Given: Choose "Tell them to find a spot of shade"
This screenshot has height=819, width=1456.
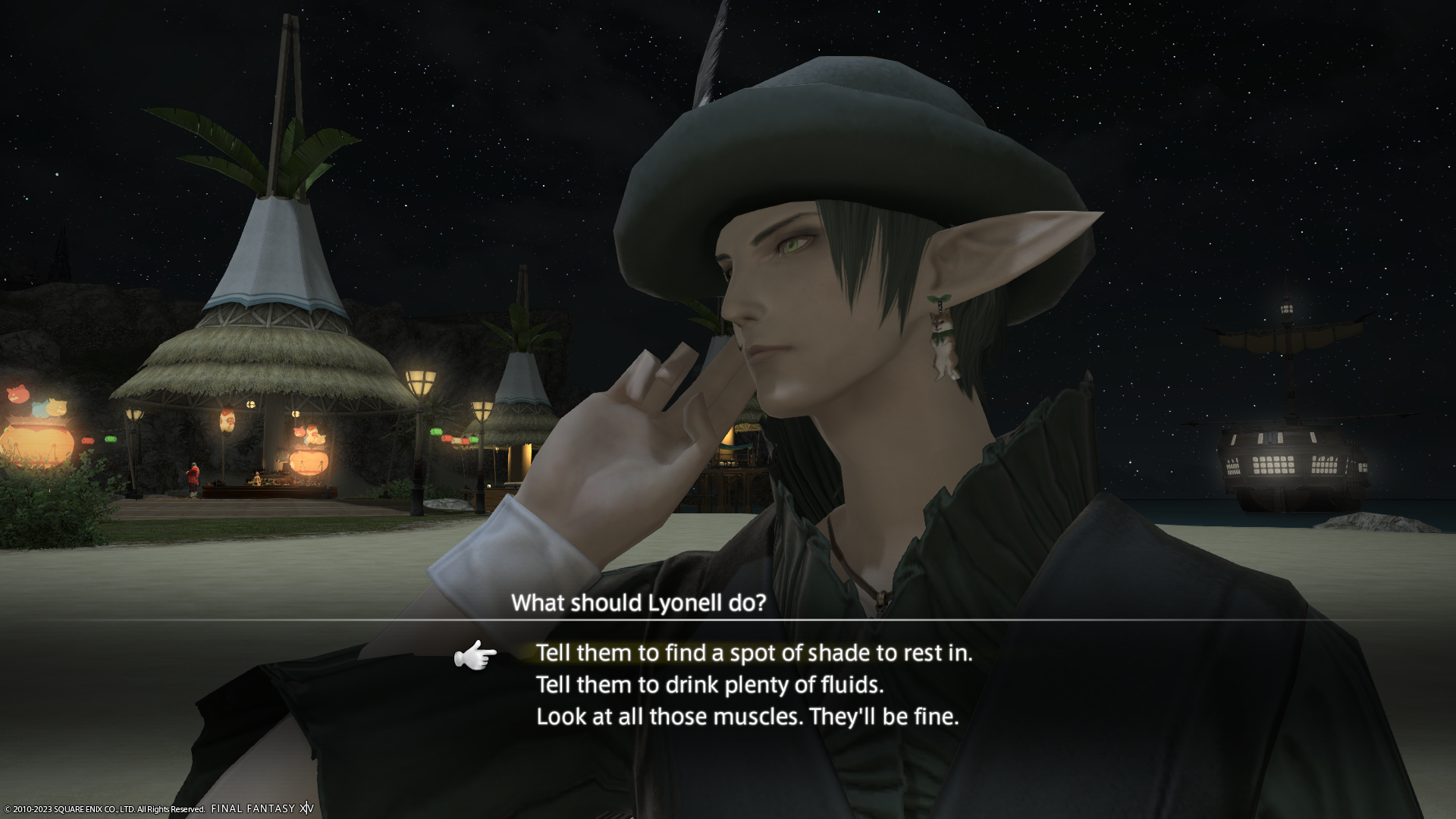Looking at the screenshot, I should 753,653.
